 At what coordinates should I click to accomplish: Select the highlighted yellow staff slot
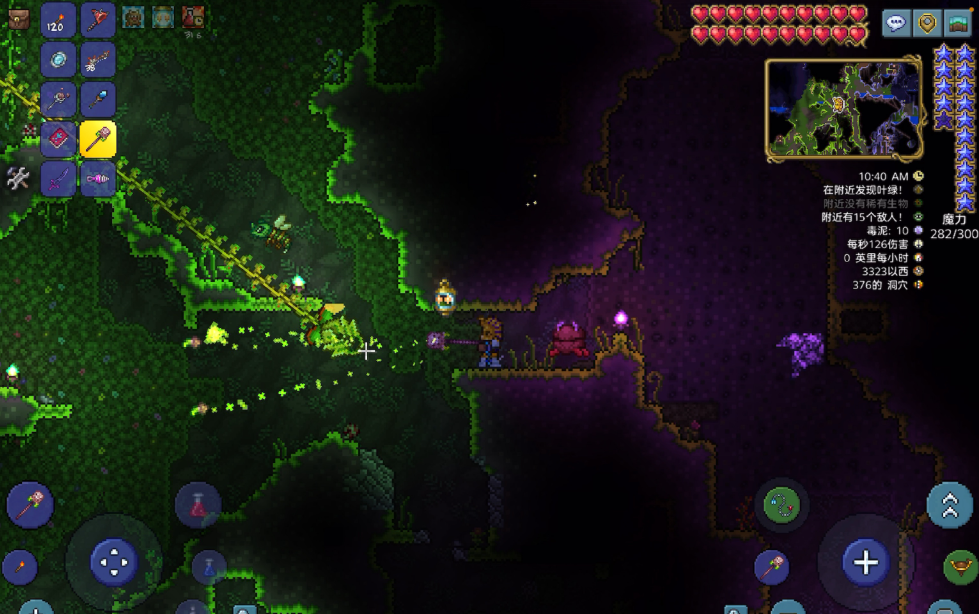pos(98,139)
